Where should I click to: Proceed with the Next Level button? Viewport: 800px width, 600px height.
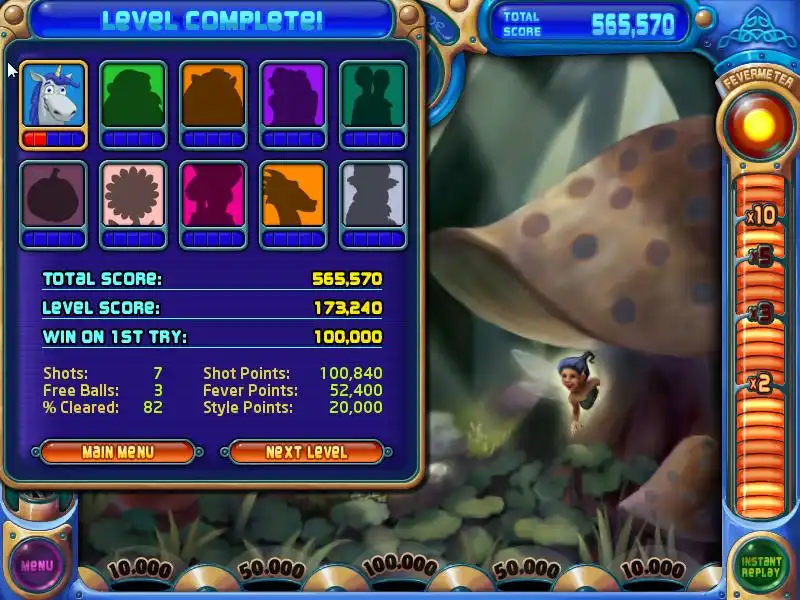click(x=307, y=452)
